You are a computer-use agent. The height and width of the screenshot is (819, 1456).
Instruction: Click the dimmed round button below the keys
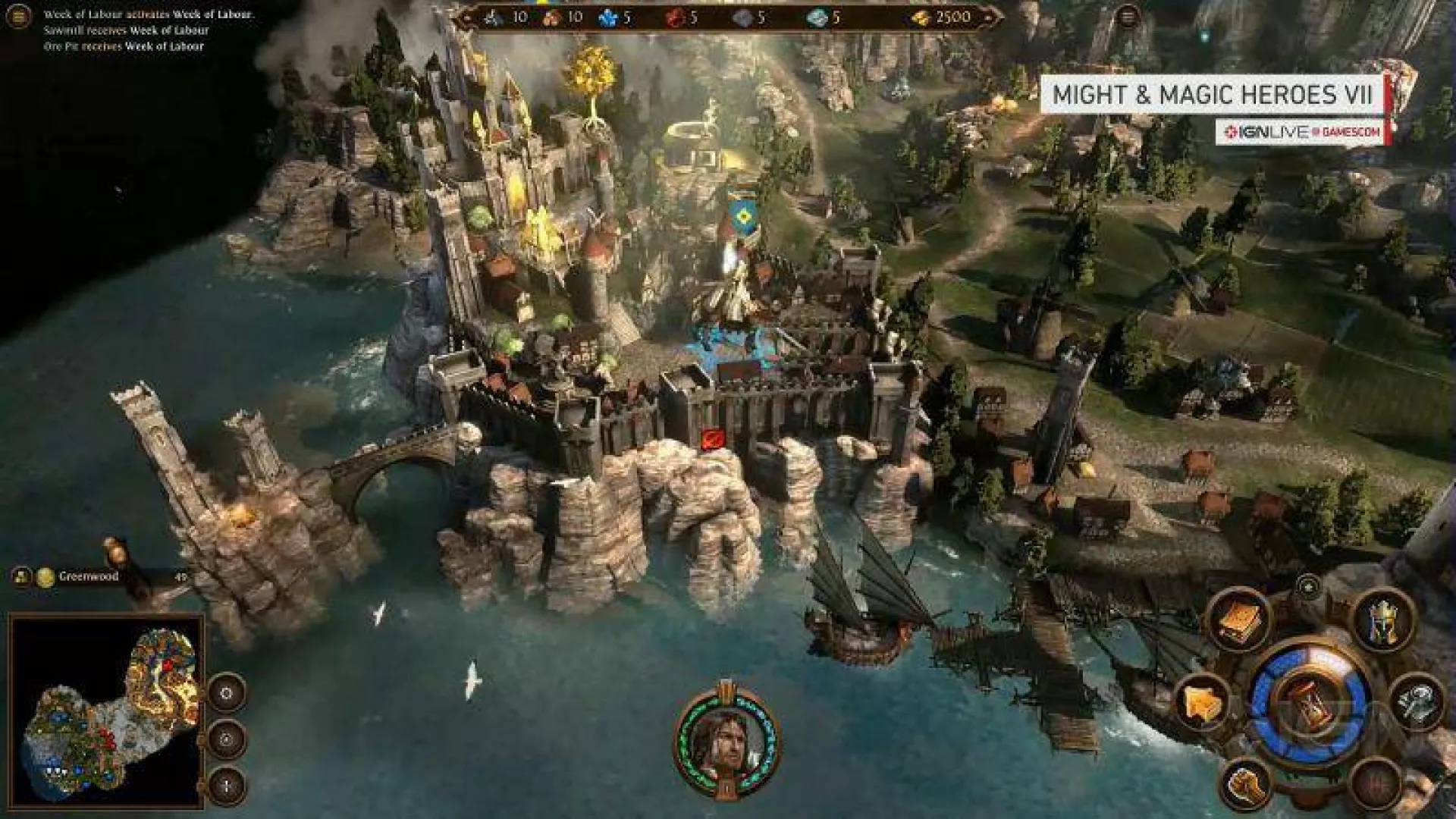(1376, 783)
